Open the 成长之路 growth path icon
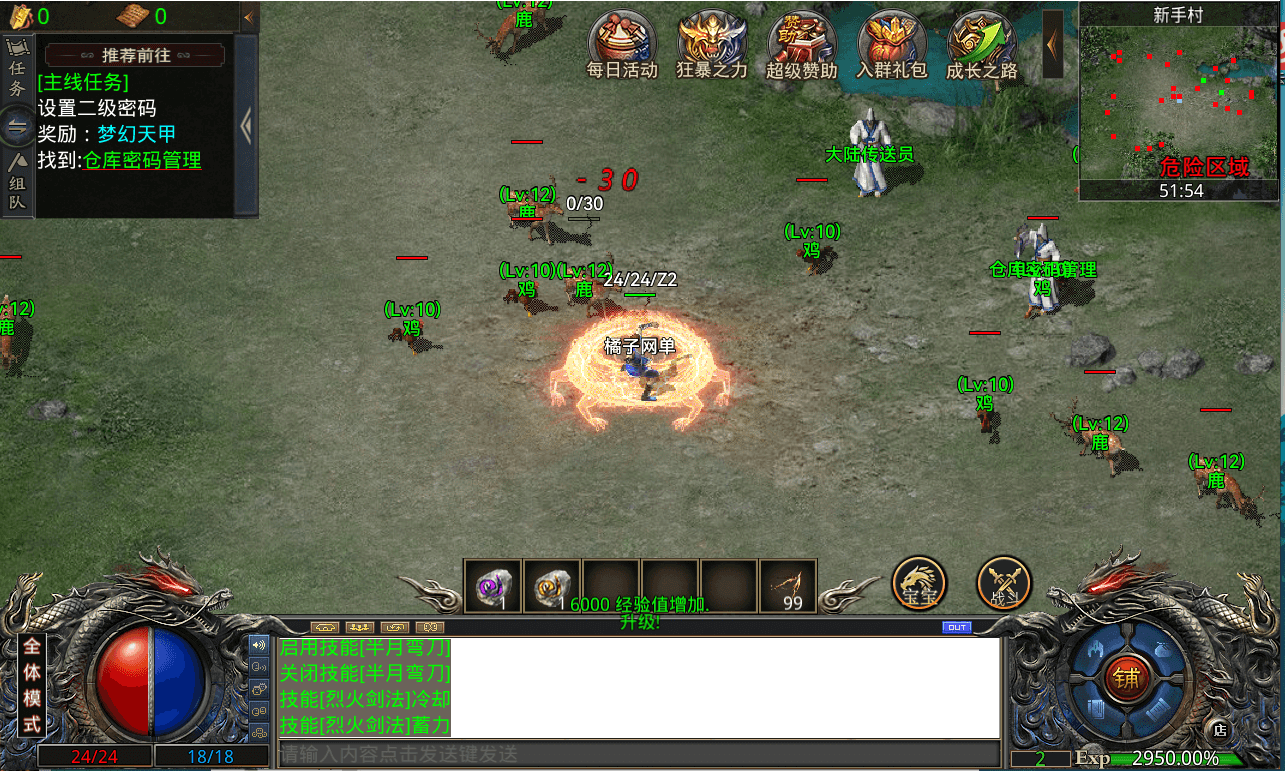 tap(981, 41)
